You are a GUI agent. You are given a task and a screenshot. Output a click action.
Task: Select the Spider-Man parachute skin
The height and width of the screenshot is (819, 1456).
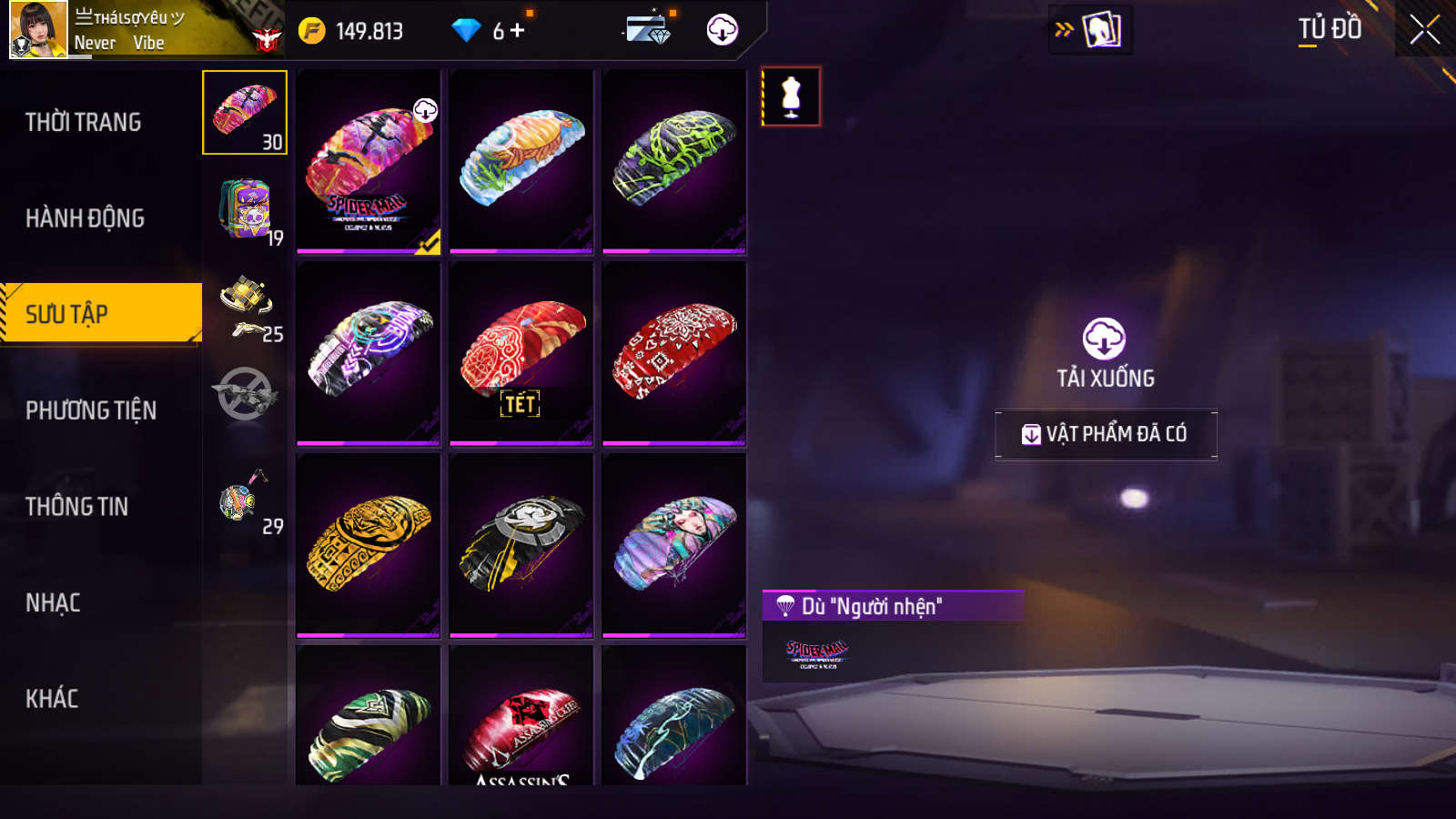[x=369, y=161]
